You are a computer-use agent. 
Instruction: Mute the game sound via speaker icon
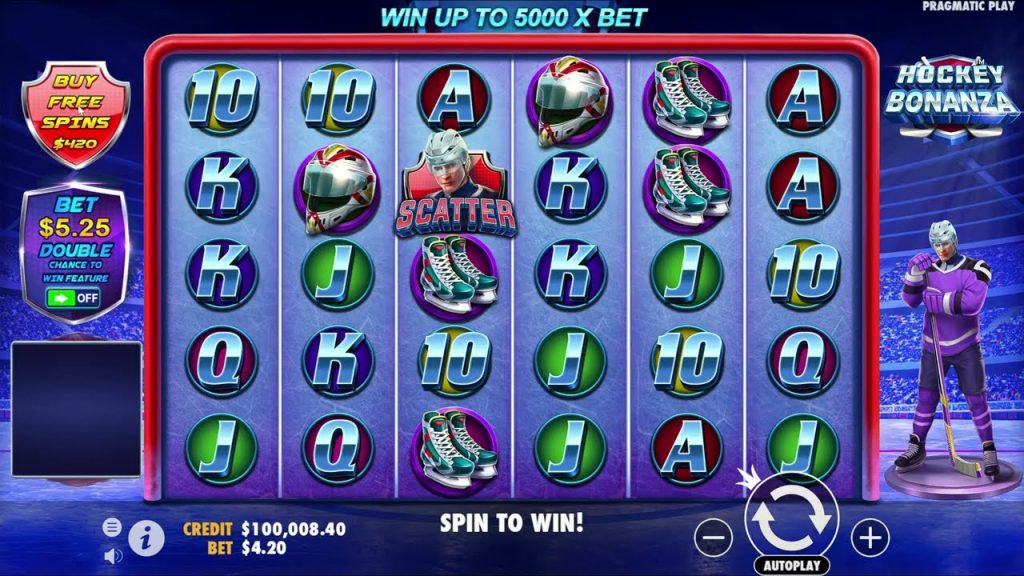(x=112, y=553)
